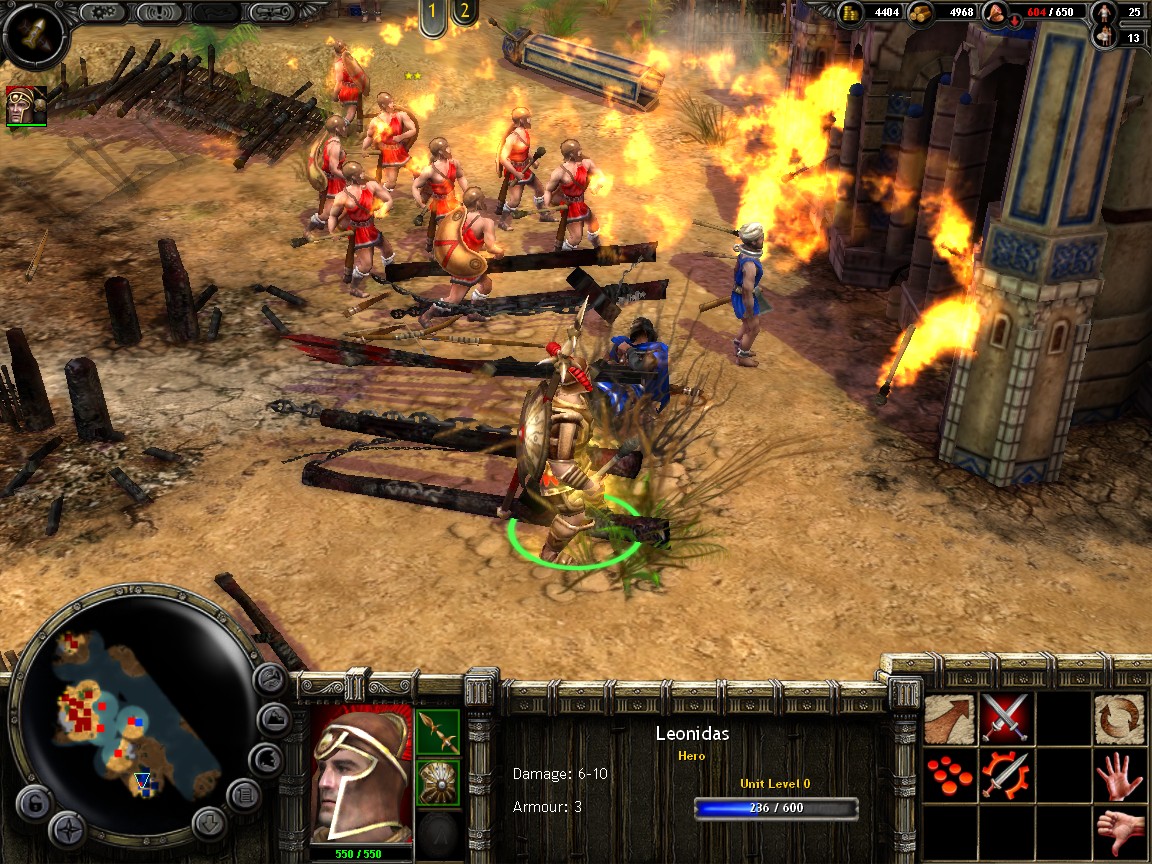
Task: Click the down arrow minimap button
Action: click(x=209, y=823)
